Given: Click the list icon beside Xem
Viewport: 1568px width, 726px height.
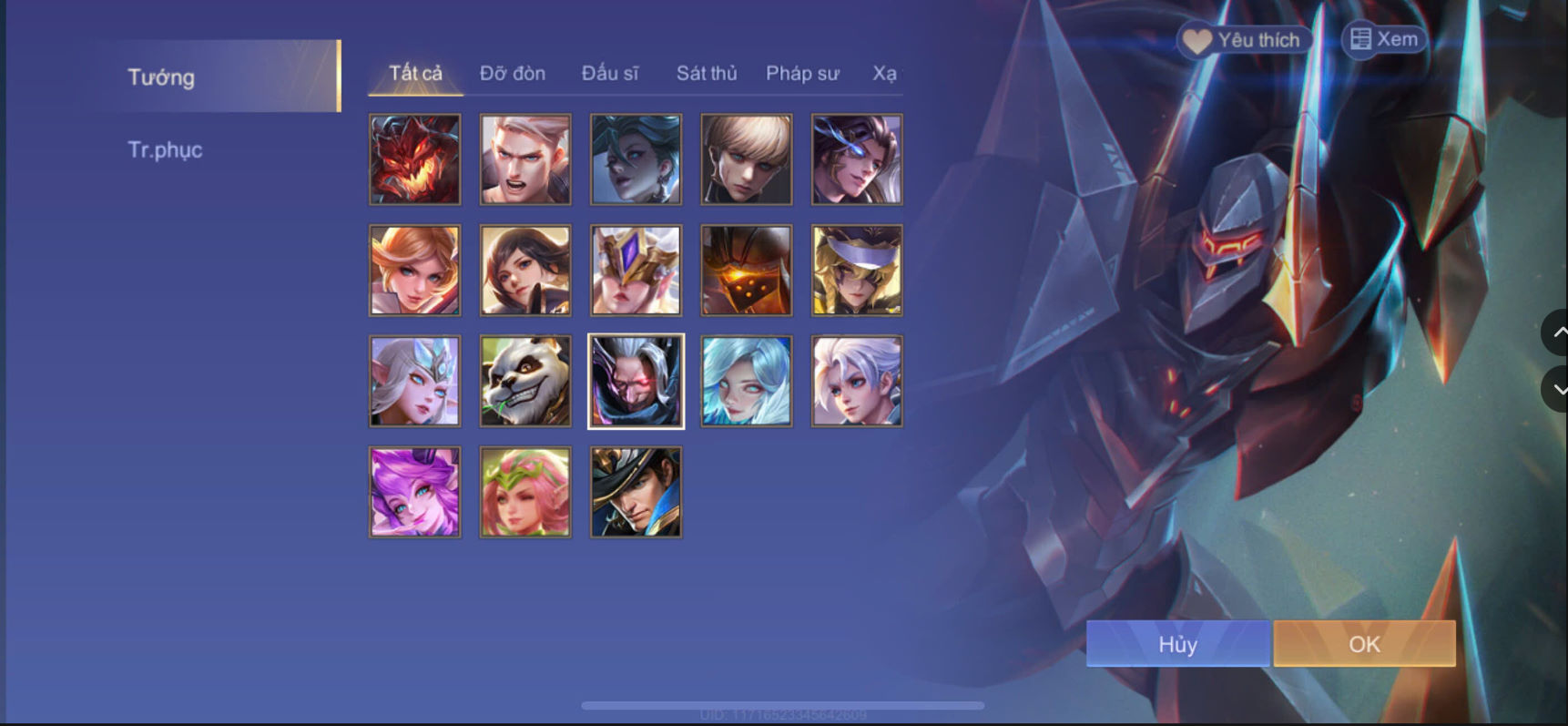Looking at the screenshot, I should [1361, 38].
